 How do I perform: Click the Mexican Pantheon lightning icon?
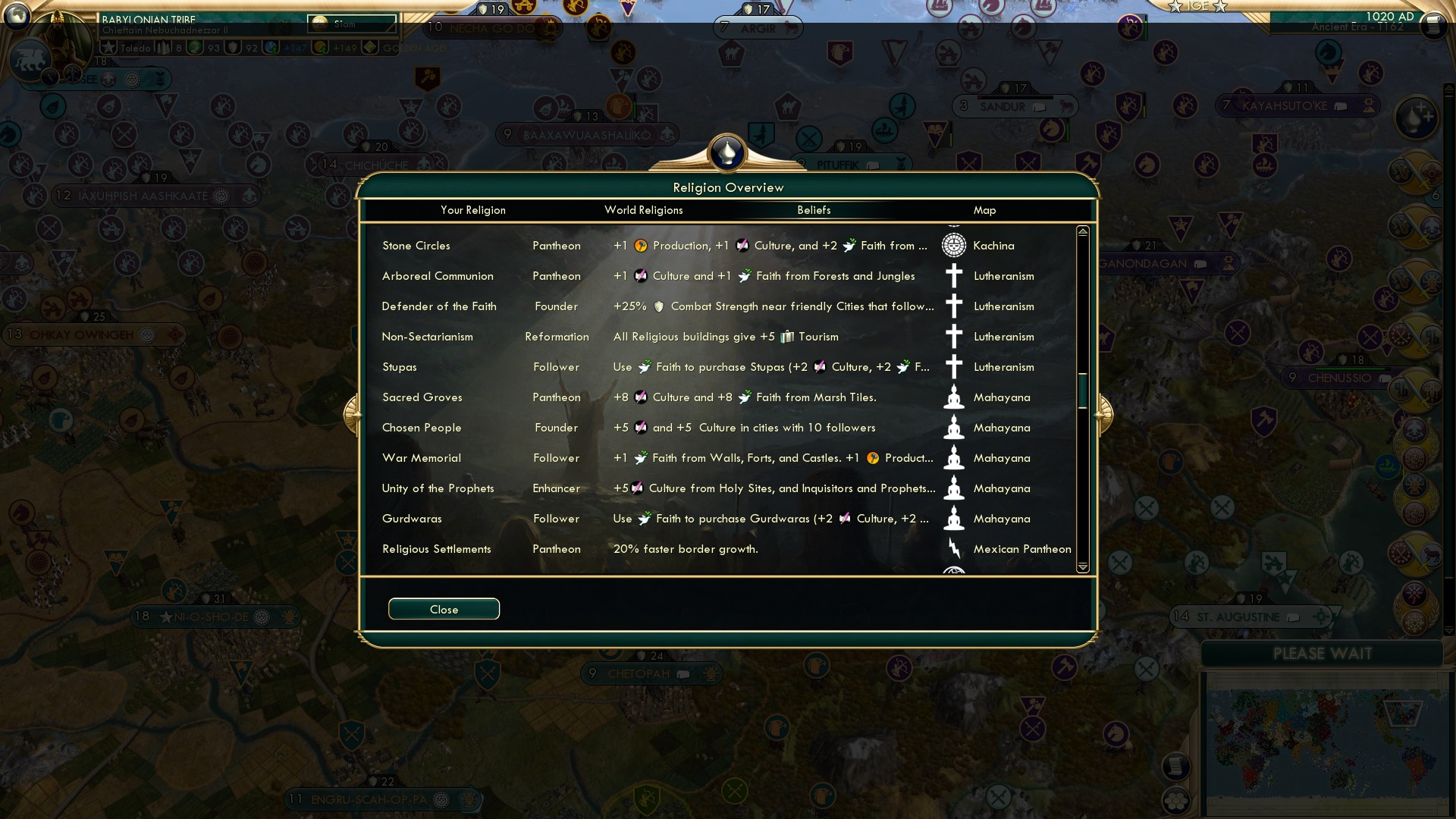click(953, 549)
